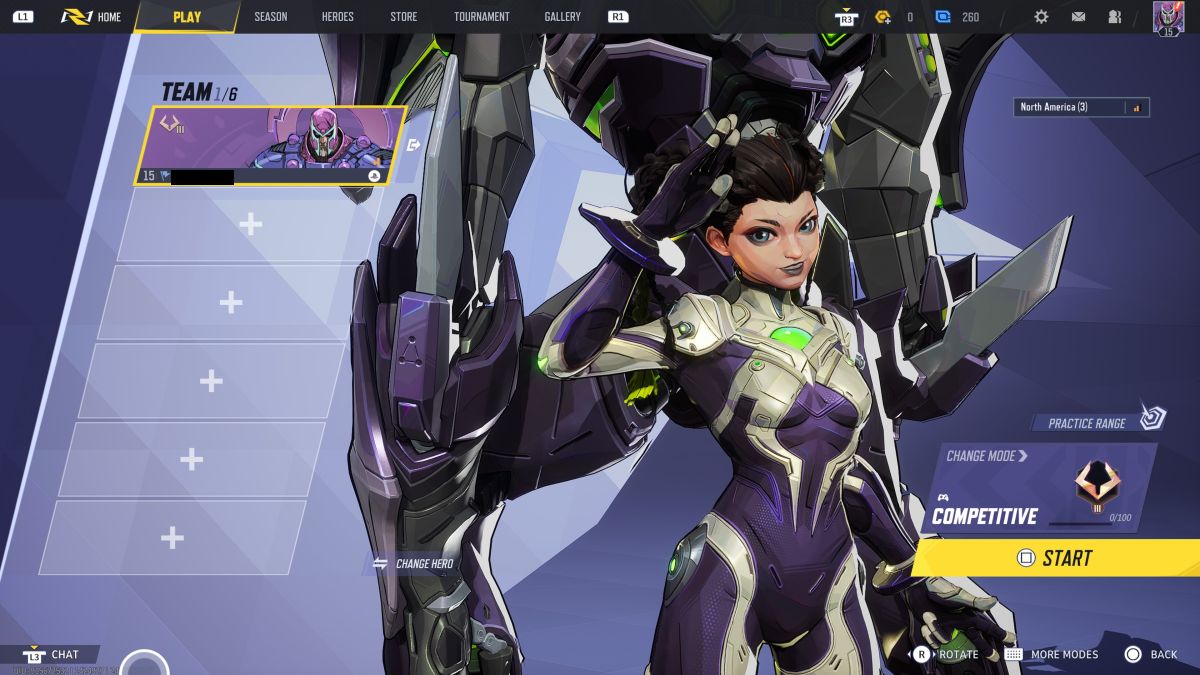Select your team member card
The width and height of the screenshot is (1200, 675).
(x=270, y=145)
